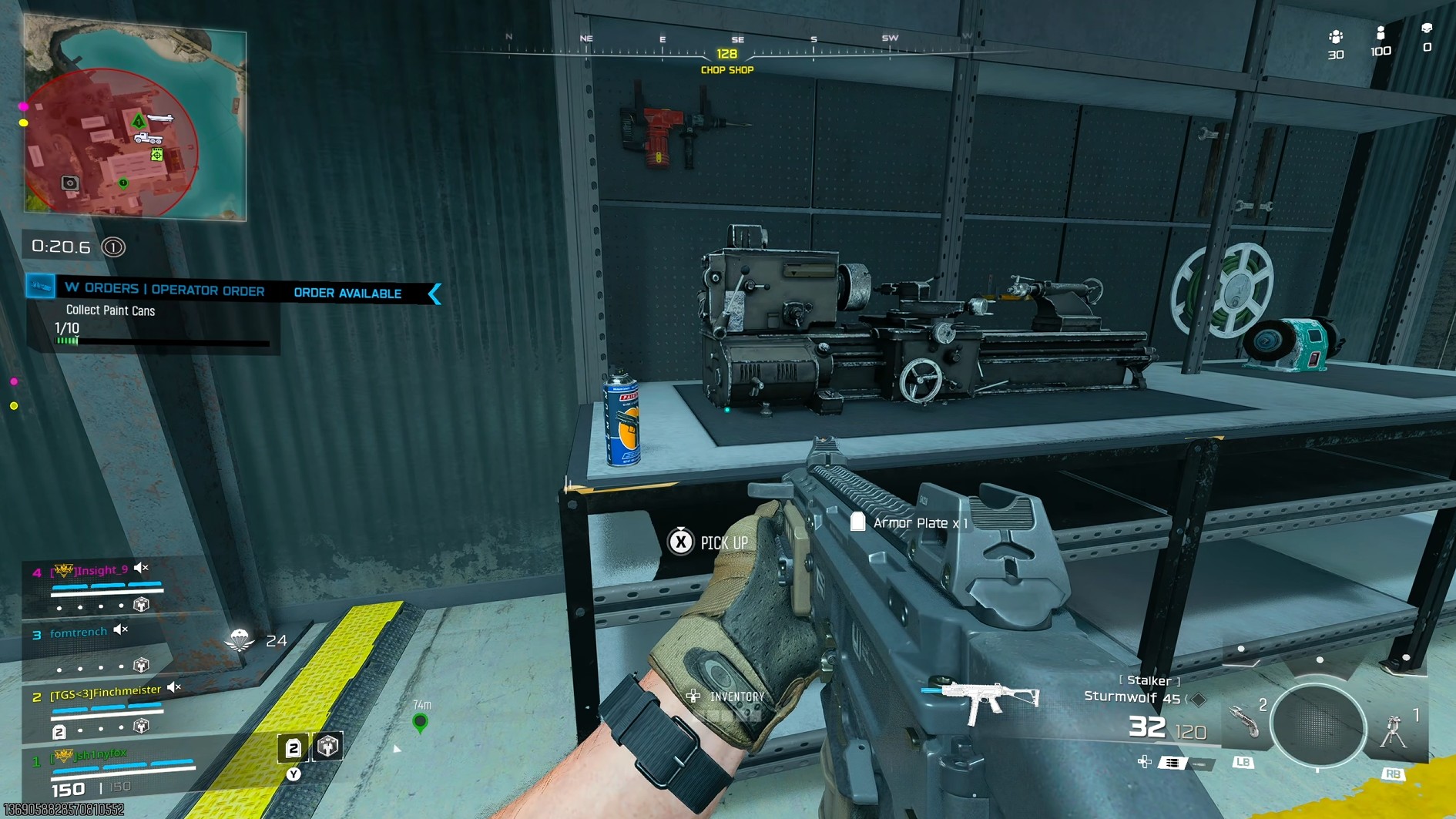Click the squads remaining icon showing 30
Viewport: 1456px width, 819px height.
click(1336, 38)
